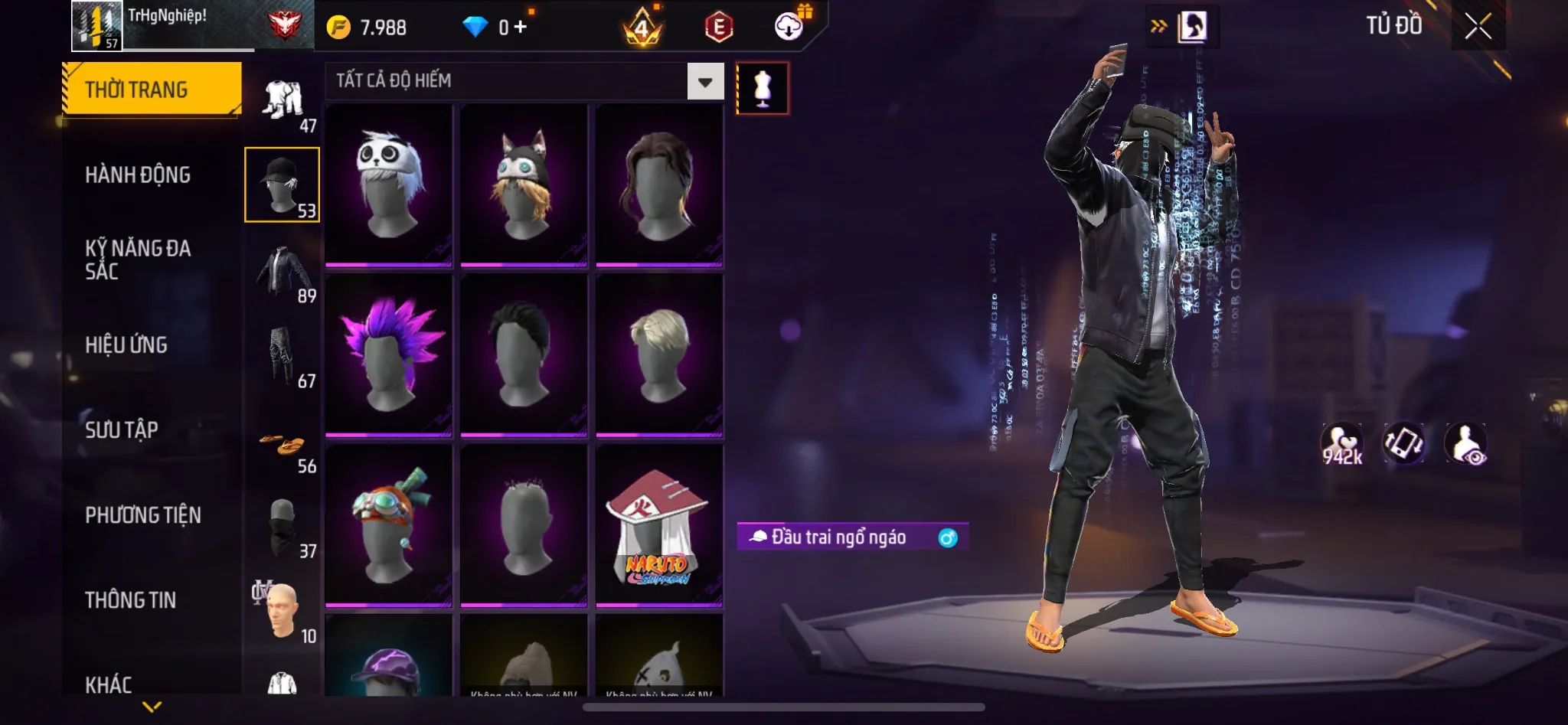Toggle the mannequin preview beside the rarity filter
This screenshot has height=725, width=1568.
coord(762,88)
